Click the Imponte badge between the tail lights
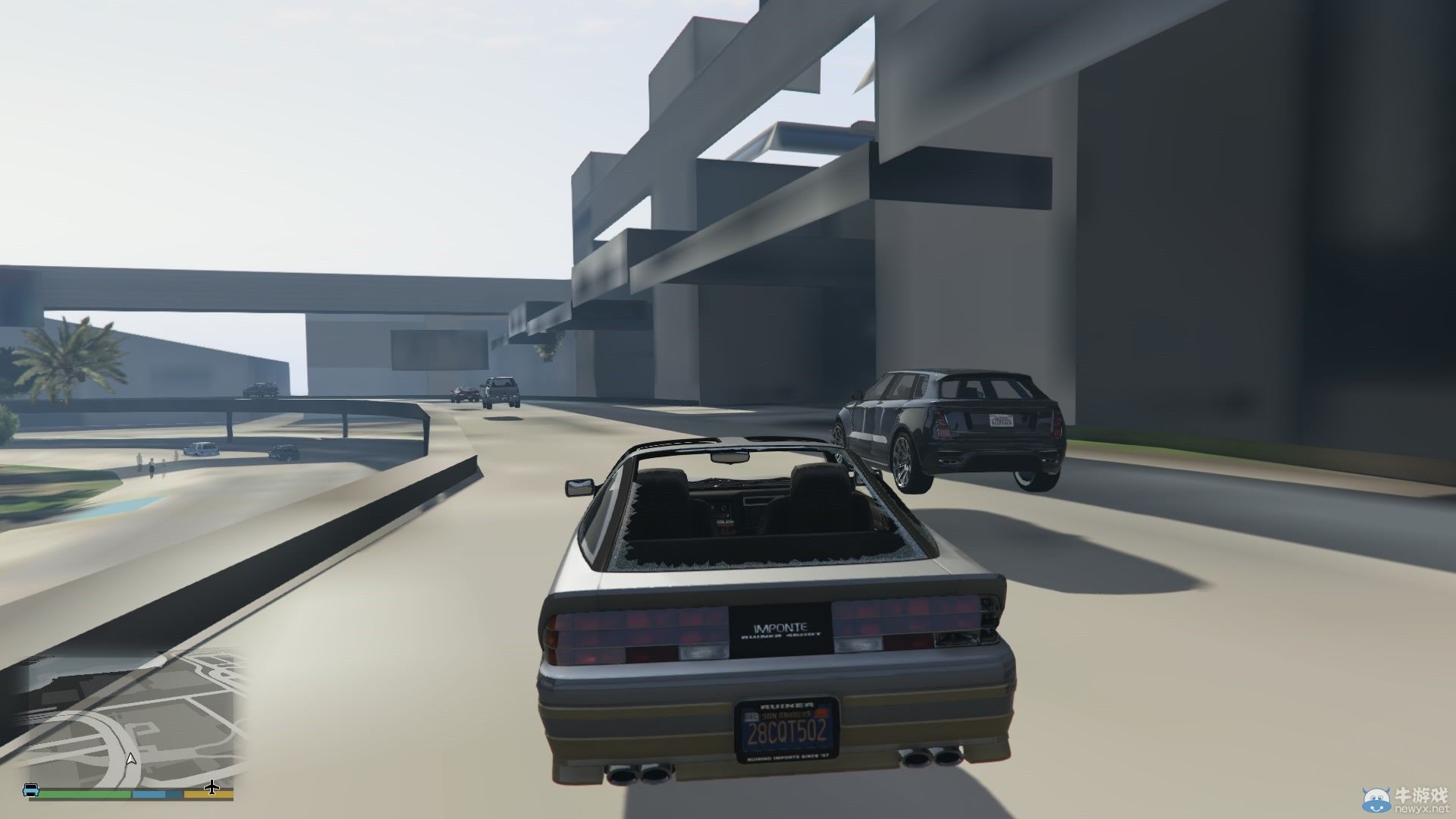This screenshot has height=819, width=1456. coord(781,628)
